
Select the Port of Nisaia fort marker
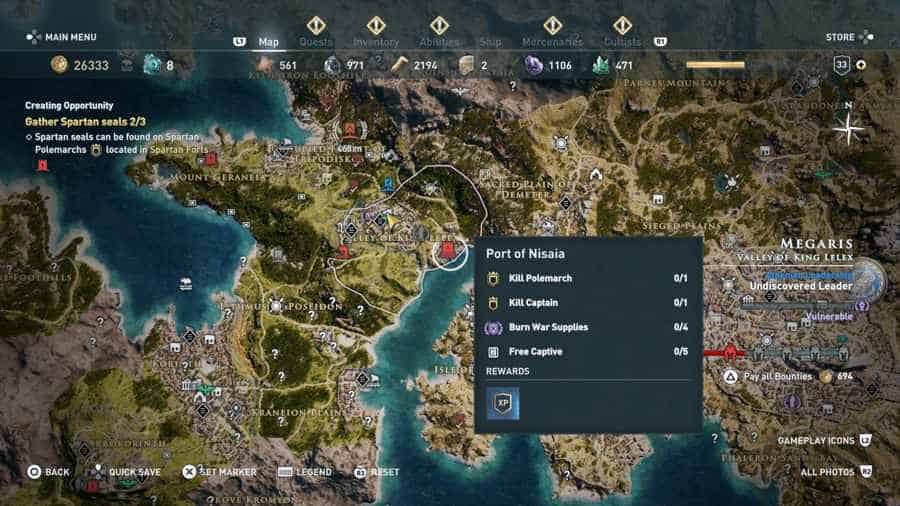449,251
